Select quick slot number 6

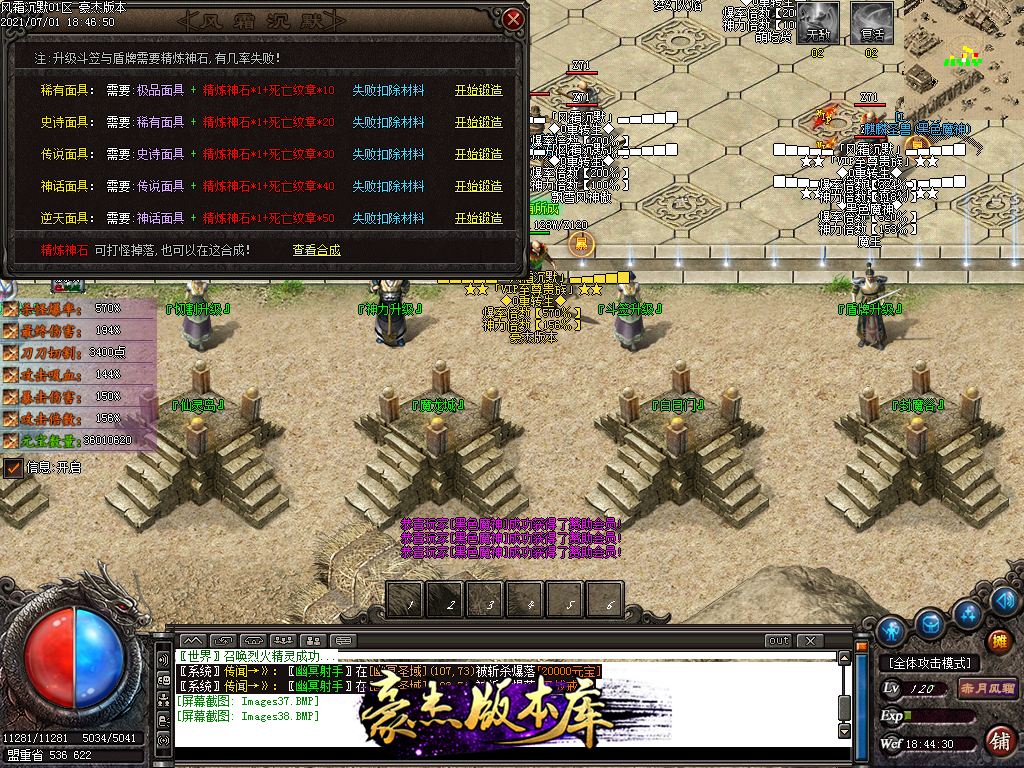605,601
